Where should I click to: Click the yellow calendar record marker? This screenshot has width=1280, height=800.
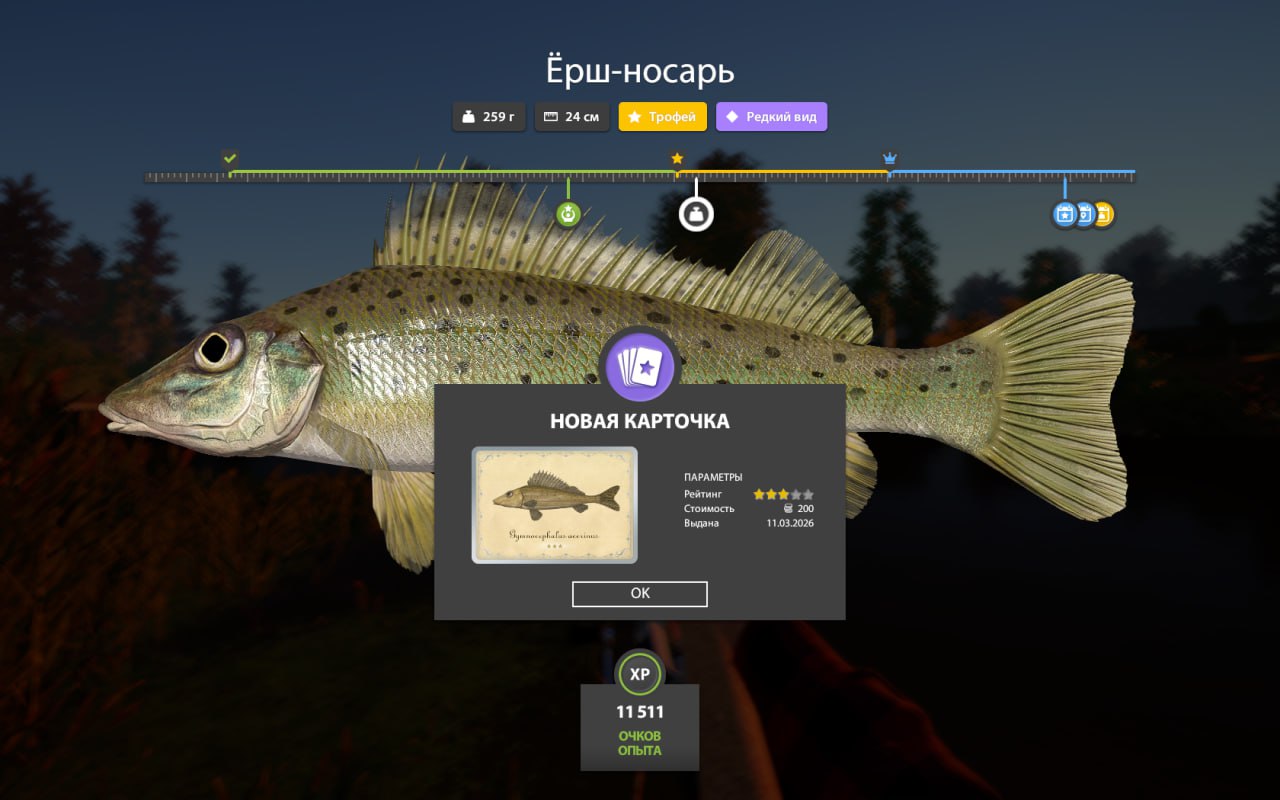[x=1105, y=214]
